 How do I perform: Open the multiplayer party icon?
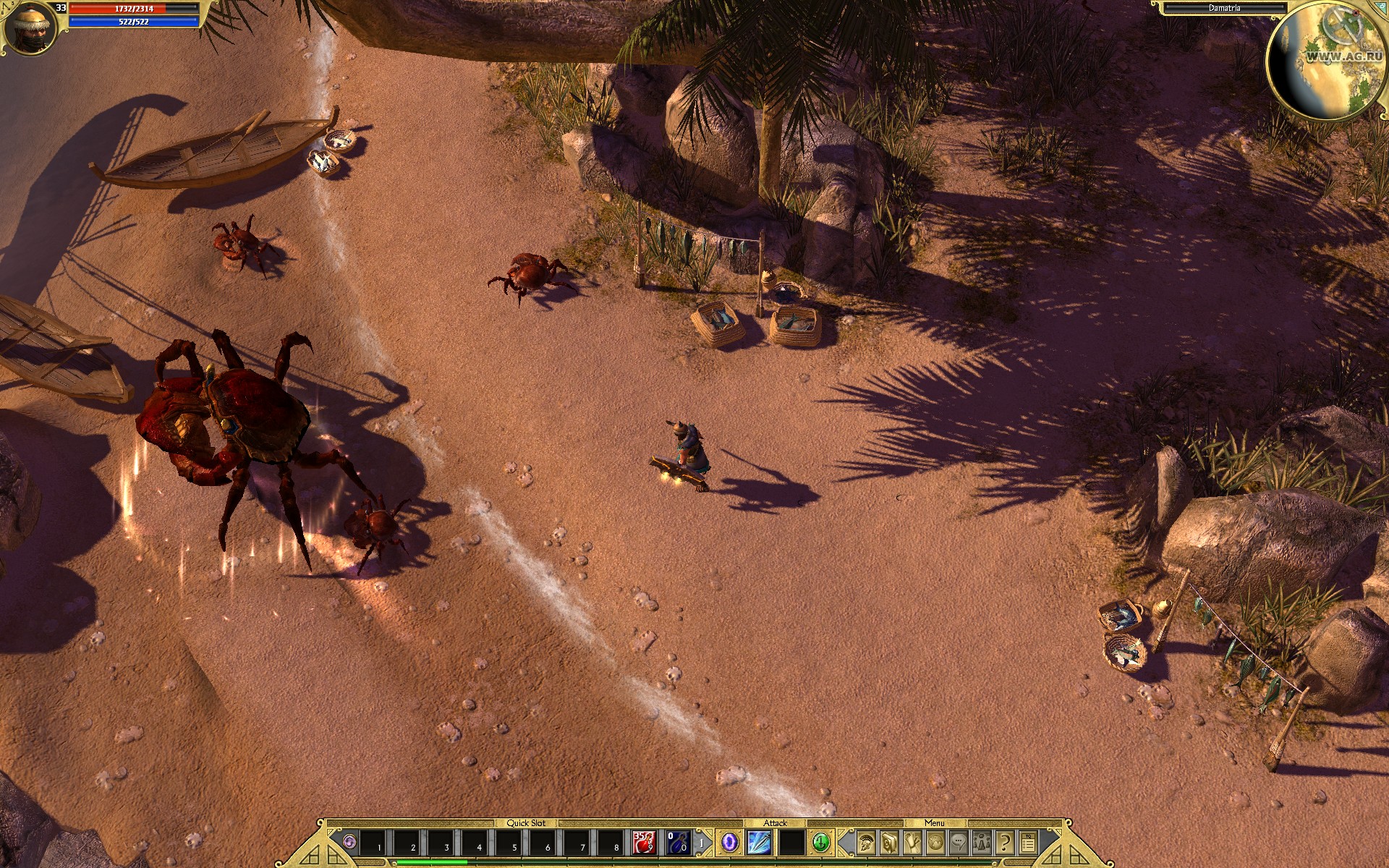click(x=982, y=843)
